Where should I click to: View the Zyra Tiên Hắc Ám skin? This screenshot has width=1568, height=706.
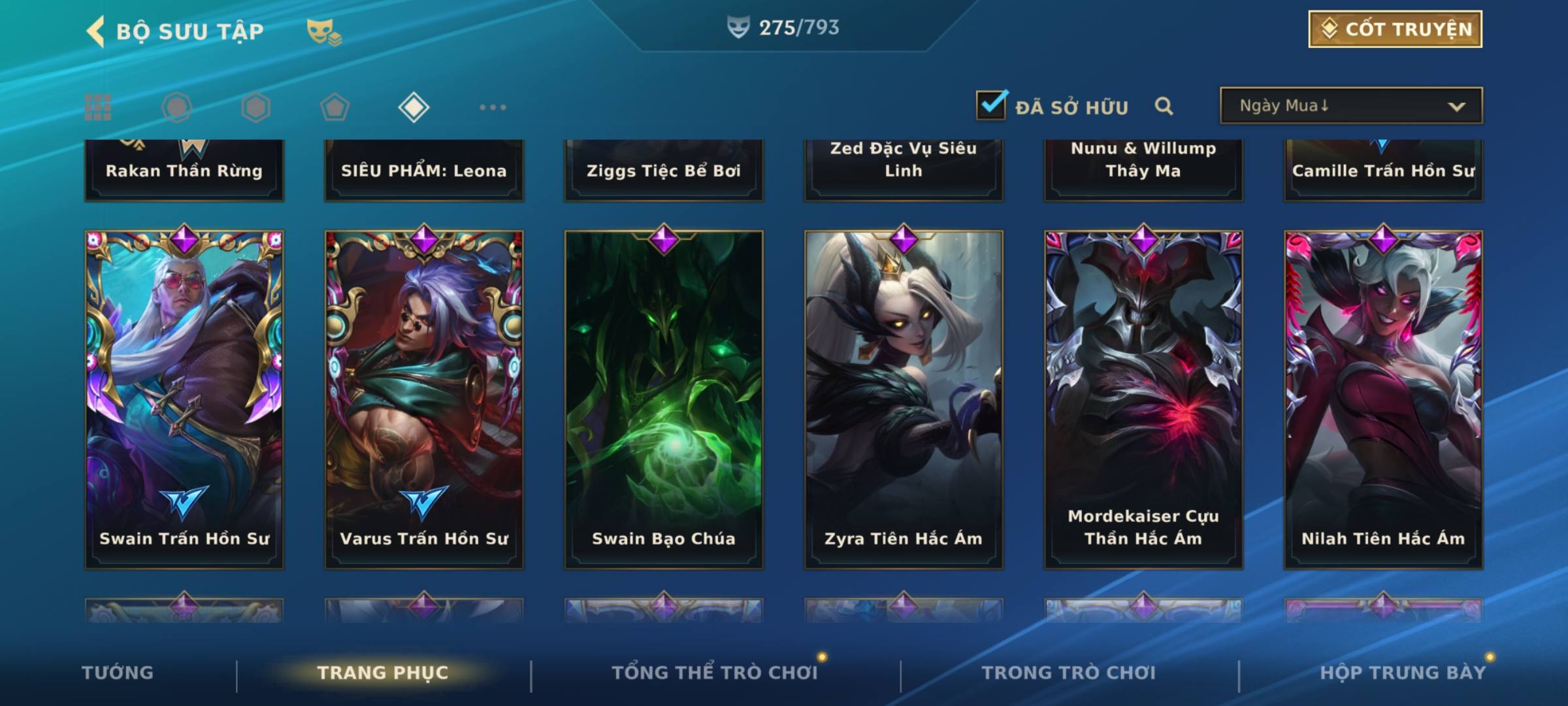pyautogui.click(x=904, y=399)
